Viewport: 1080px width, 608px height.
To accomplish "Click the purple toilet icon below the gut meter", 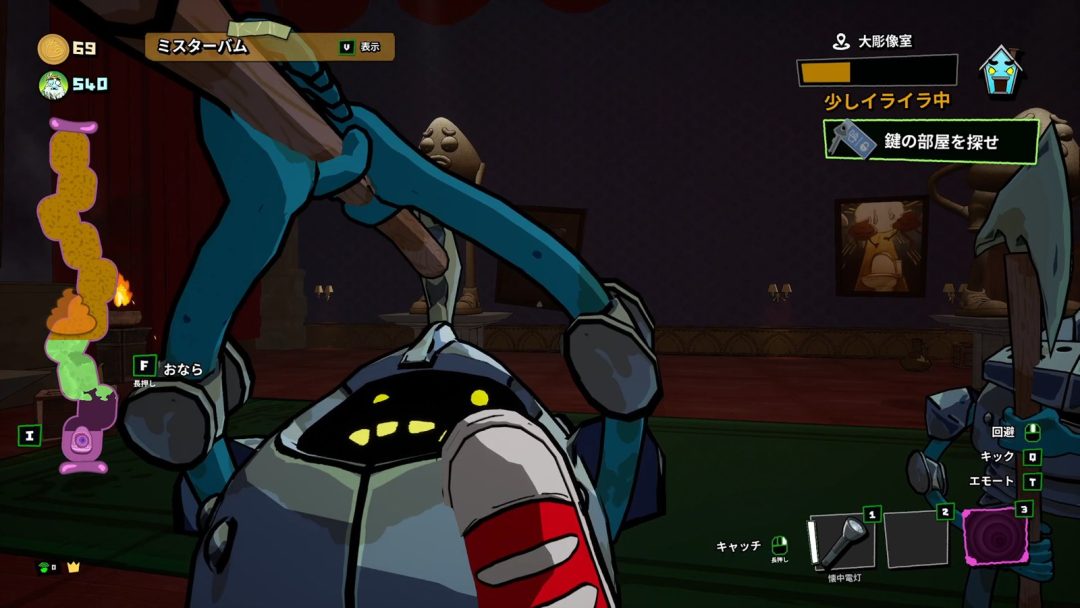I will (x=82, y=441).
